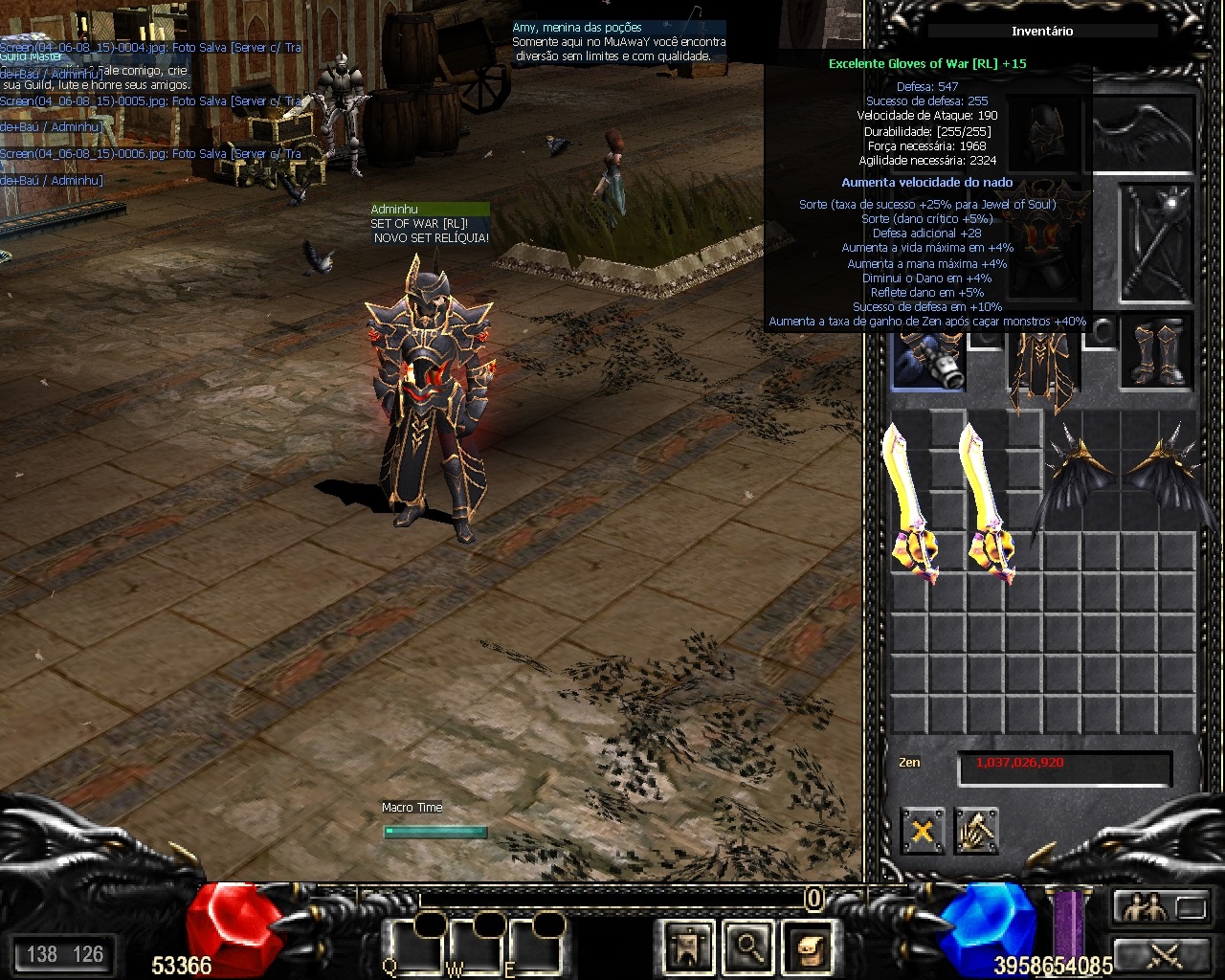Viewport: 1225px width, 980px height.
Task: Choose the equipped War boots slot
Action: (x=1156, y=354)
